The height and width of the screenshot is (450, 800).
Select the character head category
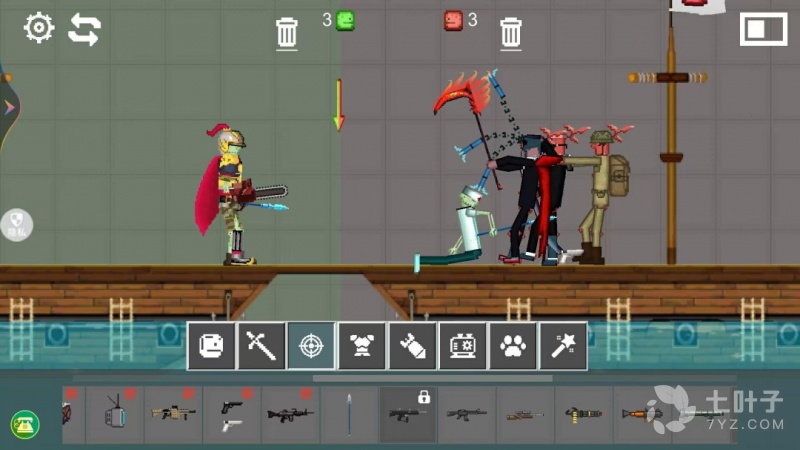click(x=211, y=346)
